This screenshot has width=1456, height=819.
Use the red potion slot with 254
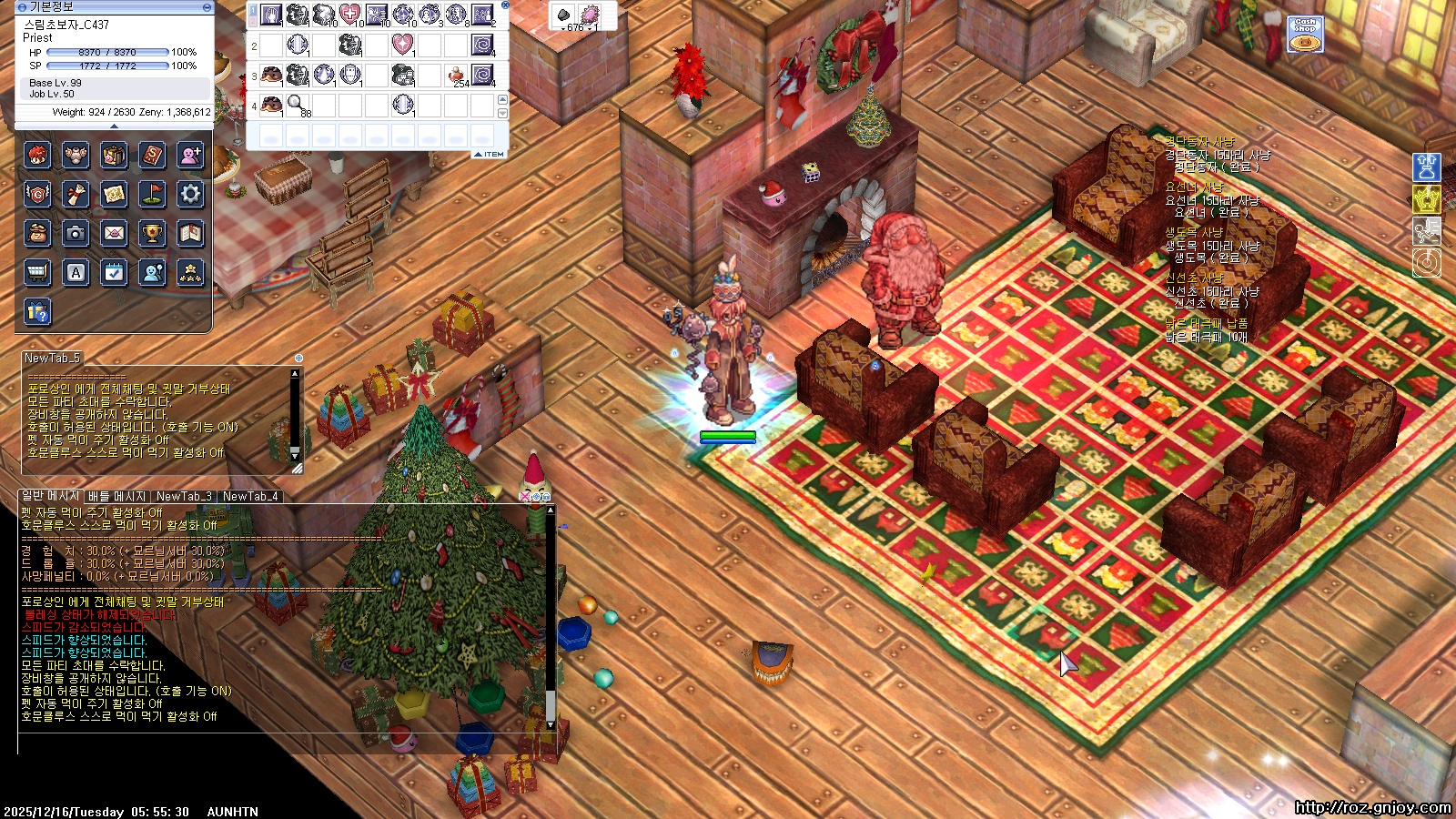click(x=457, y=75)
